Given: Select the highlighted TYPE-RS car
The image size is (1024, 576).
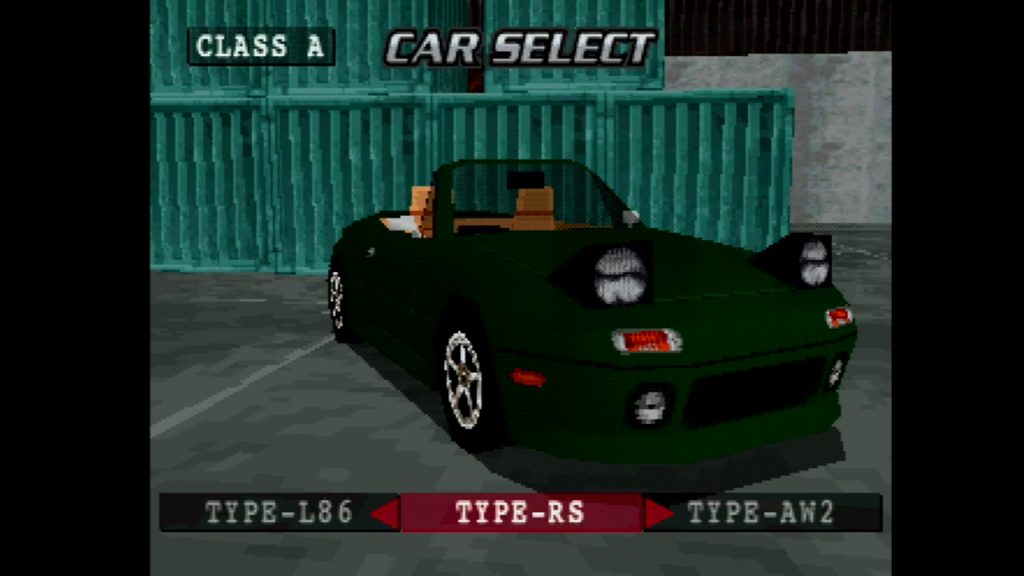Looking at the screenshot, I should pyautogui.click(x=520, y=513).
